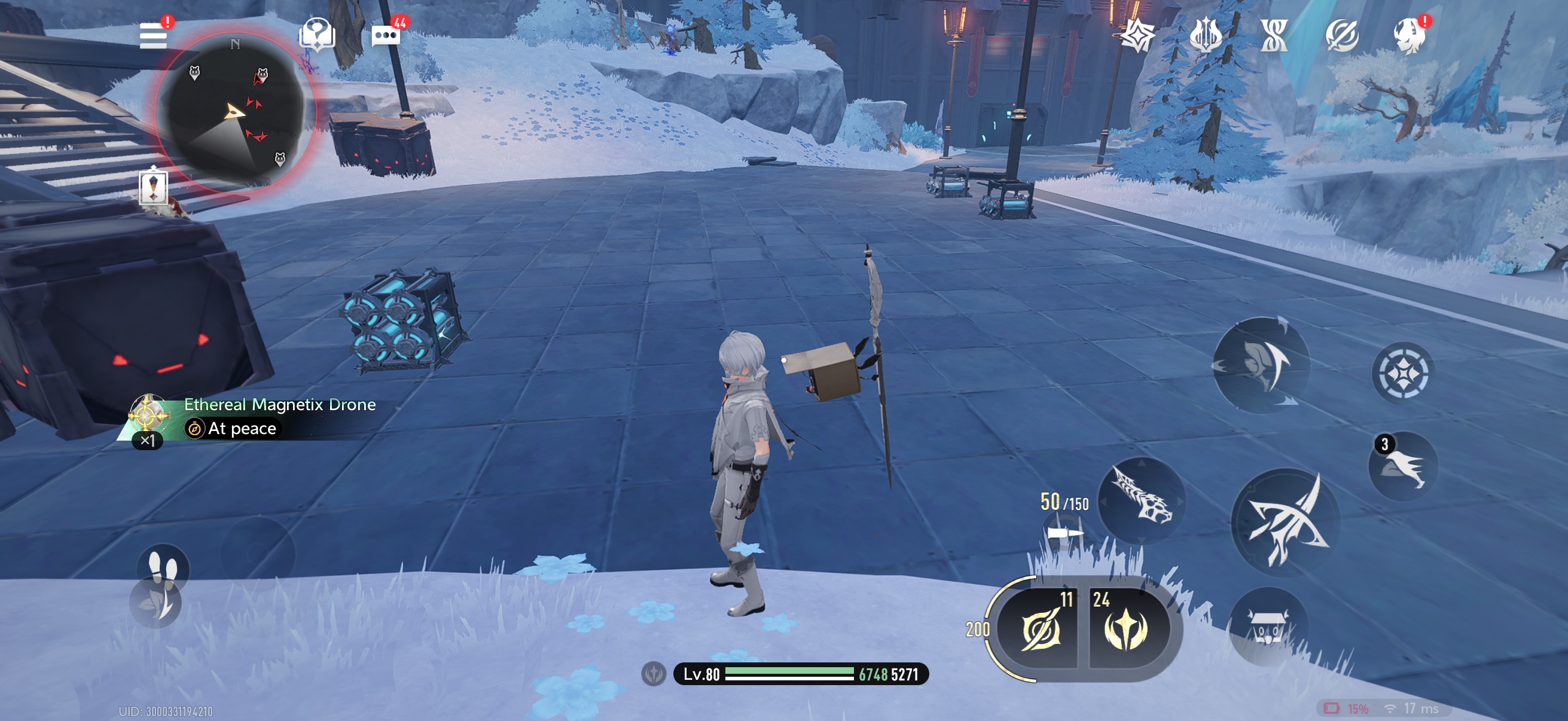The height and width of the screenshot is (721, 1568).
Task: Open the hamburger main menu
Action: click(152, 35)
